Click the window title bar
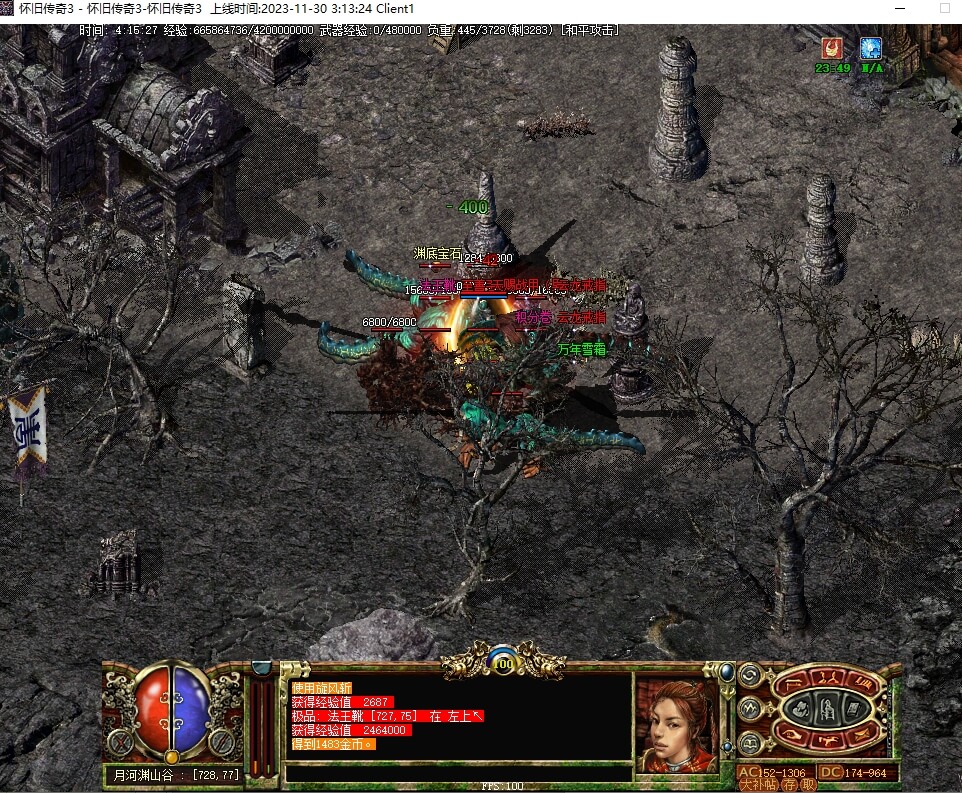Image resolution: width=962 pixels, height=793 pixels. (481, 8)
